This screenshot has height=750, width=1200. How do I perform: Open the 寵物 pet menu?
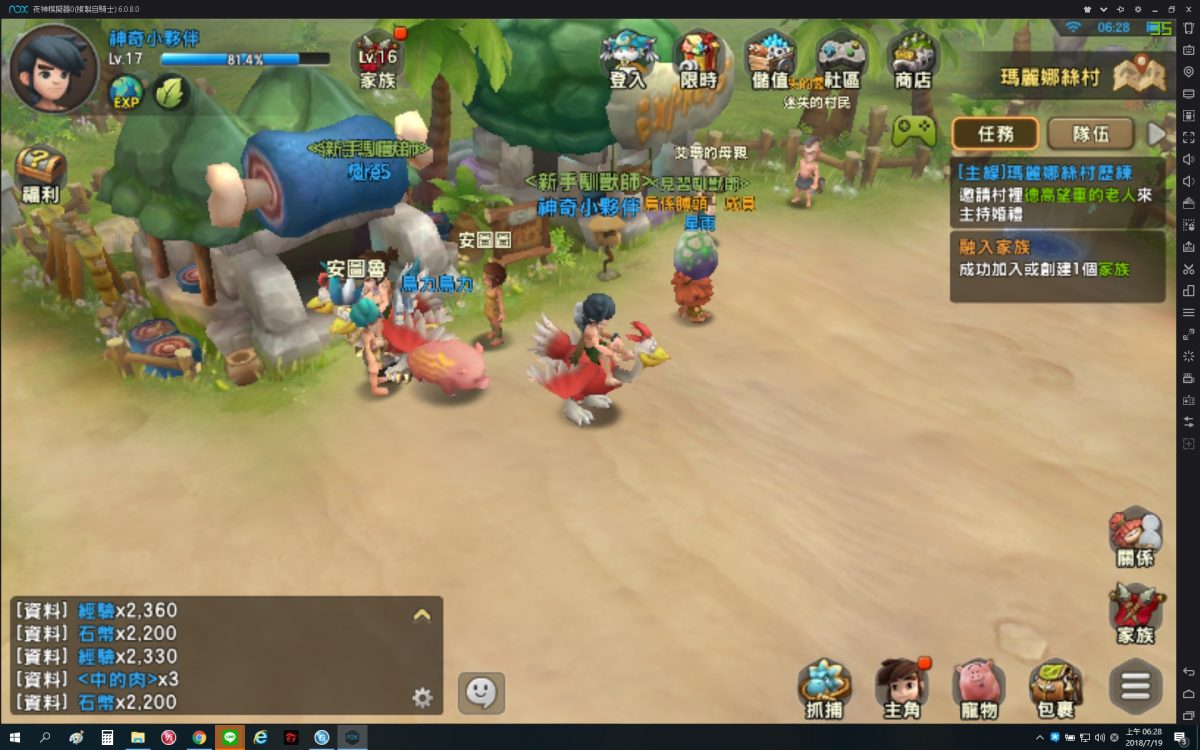[978, 689]
